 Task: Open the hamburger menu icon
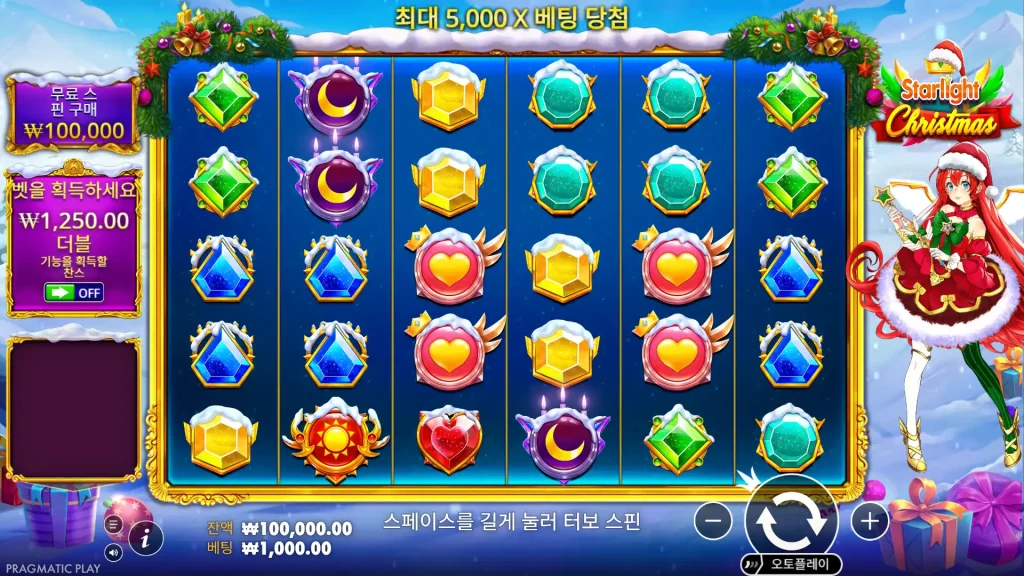click(113, 524)
